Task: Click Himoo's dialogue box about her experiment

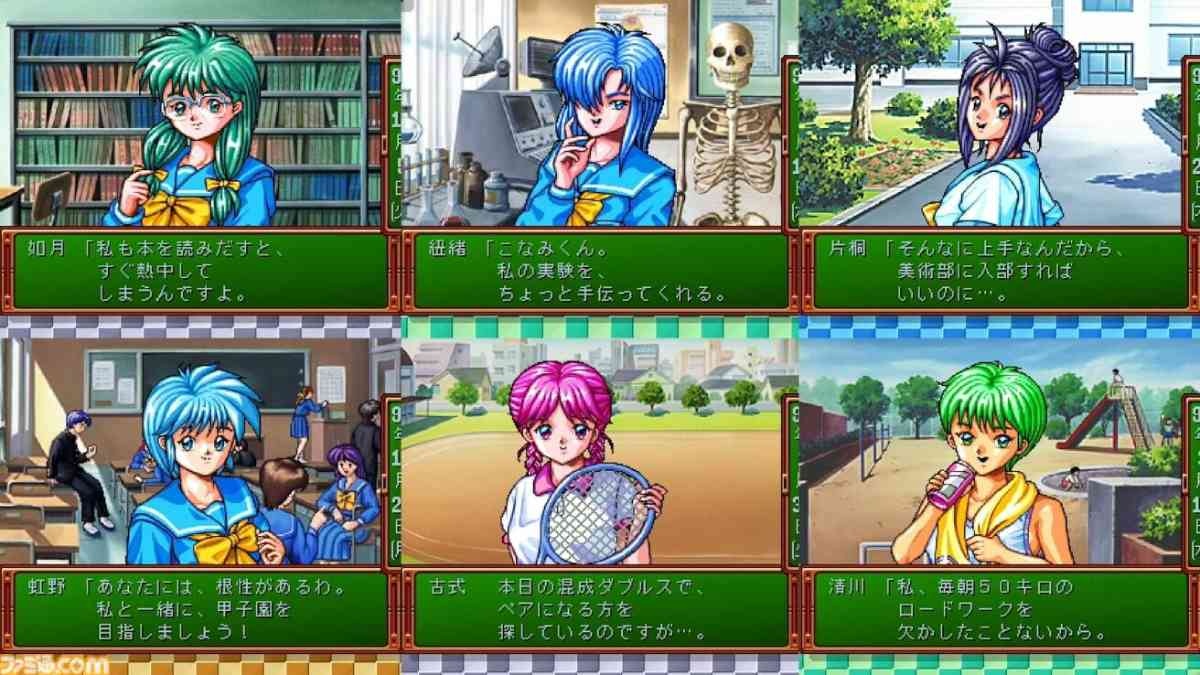Action: click(599, 271)
